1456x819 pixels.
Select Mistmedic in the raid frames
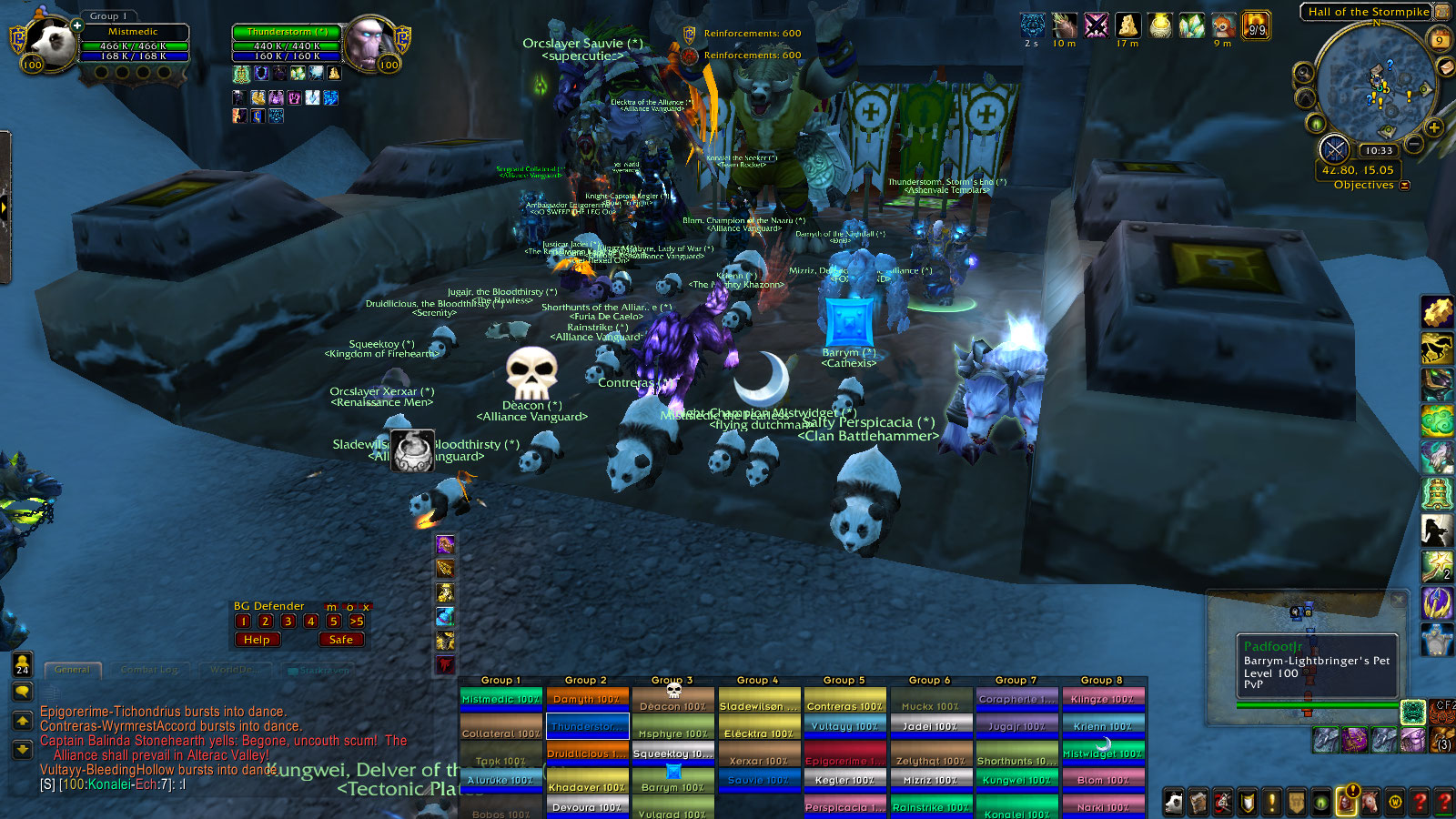[x=500, y=699]
